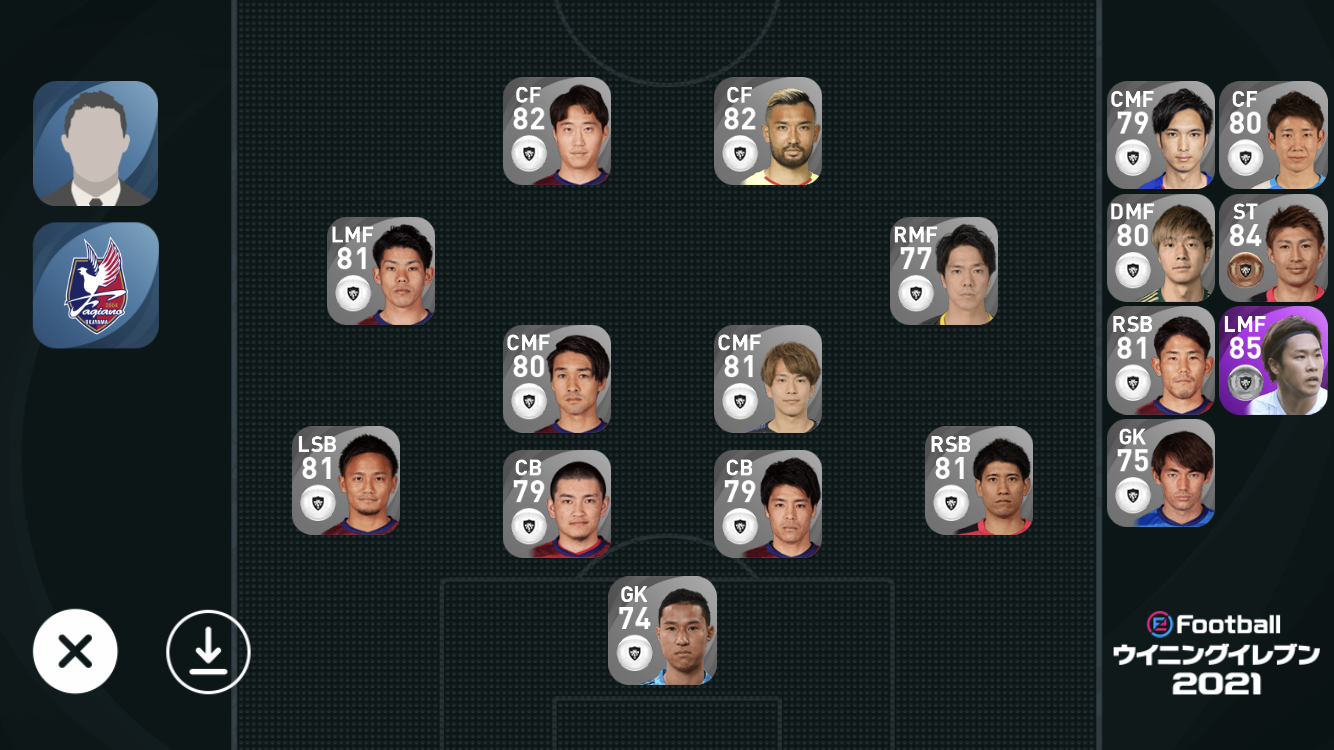This screenshot has height=750, width=1334.
Task: Choose the CMF starter rated 80
Action: pyautogui.click(x=557, y=379)
